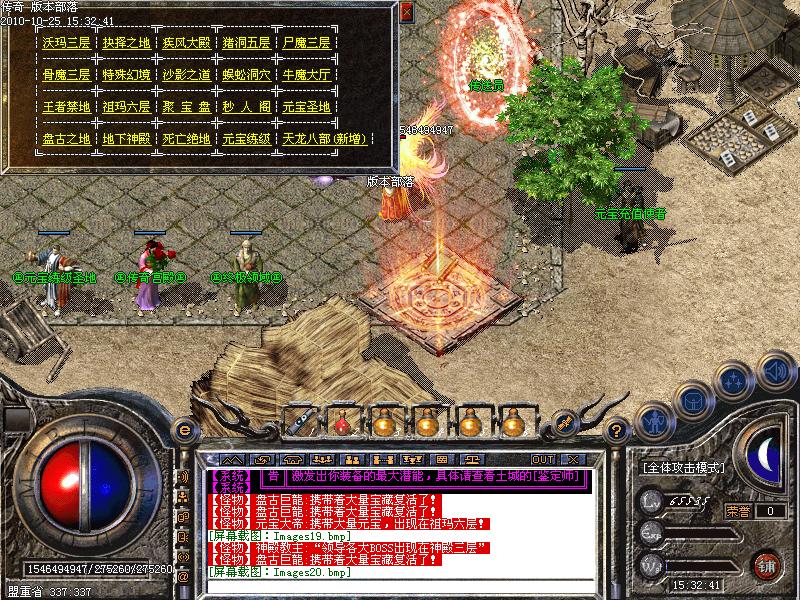Open the character figure round button
The height and width of the screenshot is (600, 800).
tap(654, 421)
